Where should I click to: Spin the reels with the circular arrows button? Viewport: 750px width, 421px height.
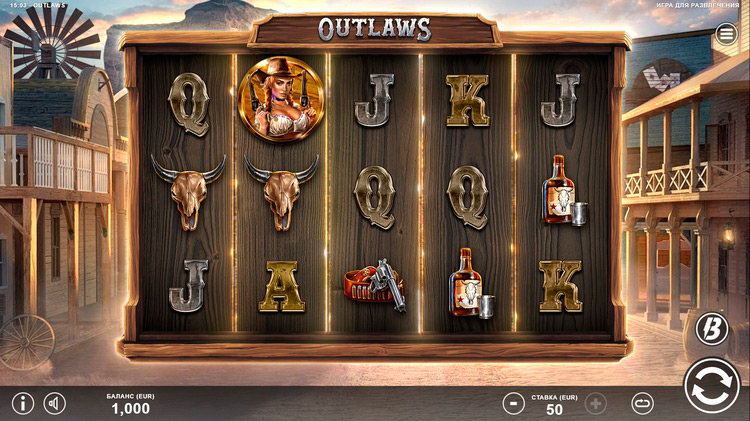point(712,386)
